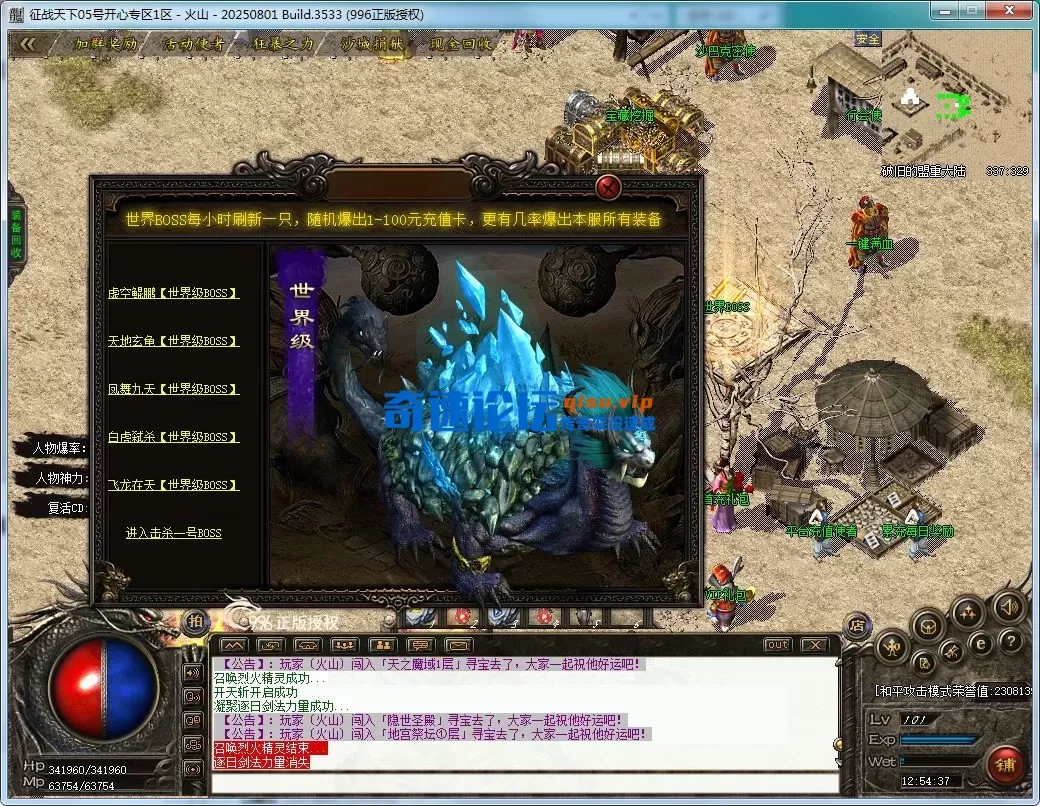Image resolution: width=1040 pixels, height=806 pixels.
Task: Open the 白虎弑杀 world boss link
Action: pyautogui.click(x=173, y=437)
